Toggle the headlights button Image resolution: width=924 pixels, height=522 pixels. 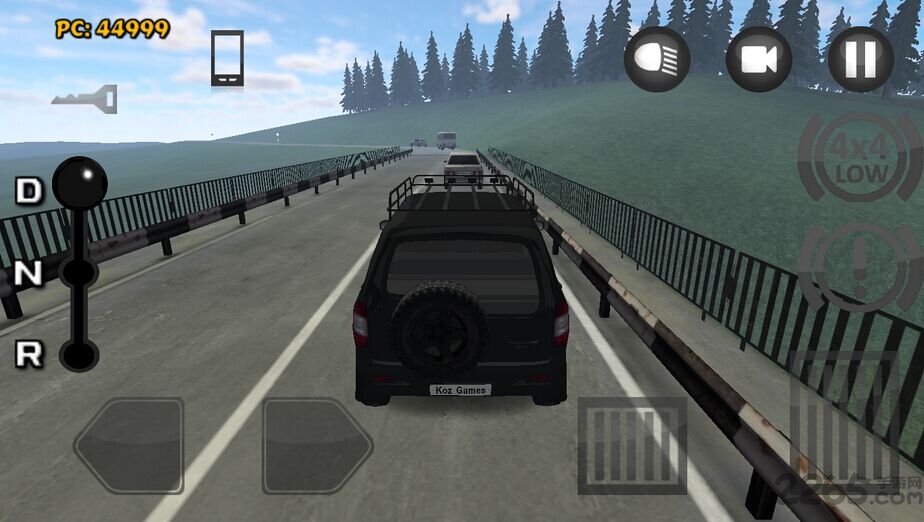click(657, 59)
